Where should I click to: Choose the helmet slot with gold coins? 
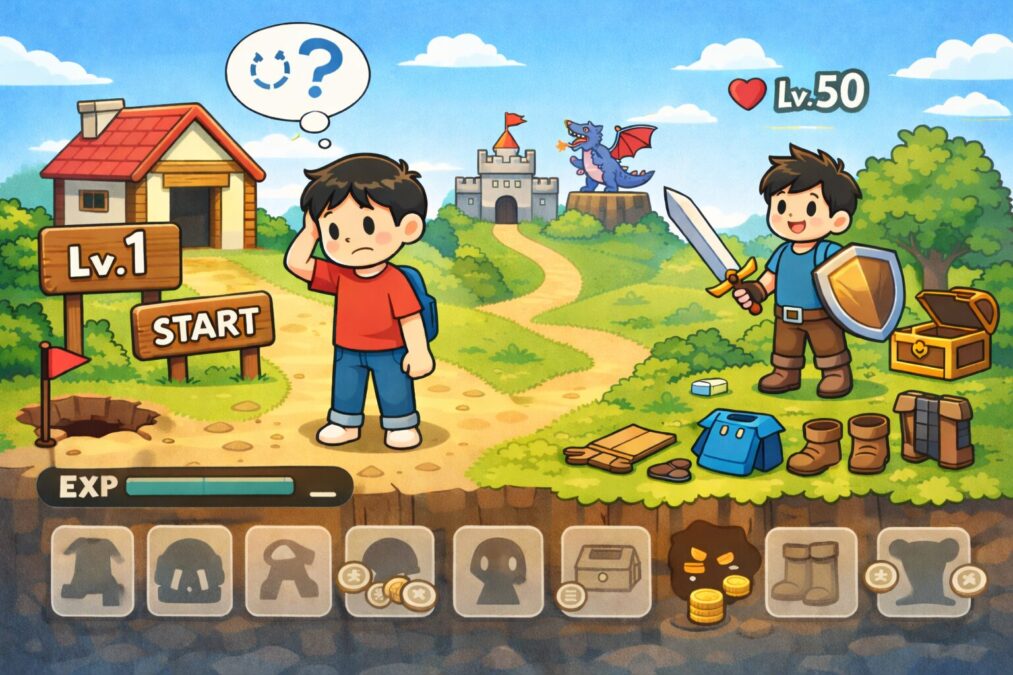[390, 570]
